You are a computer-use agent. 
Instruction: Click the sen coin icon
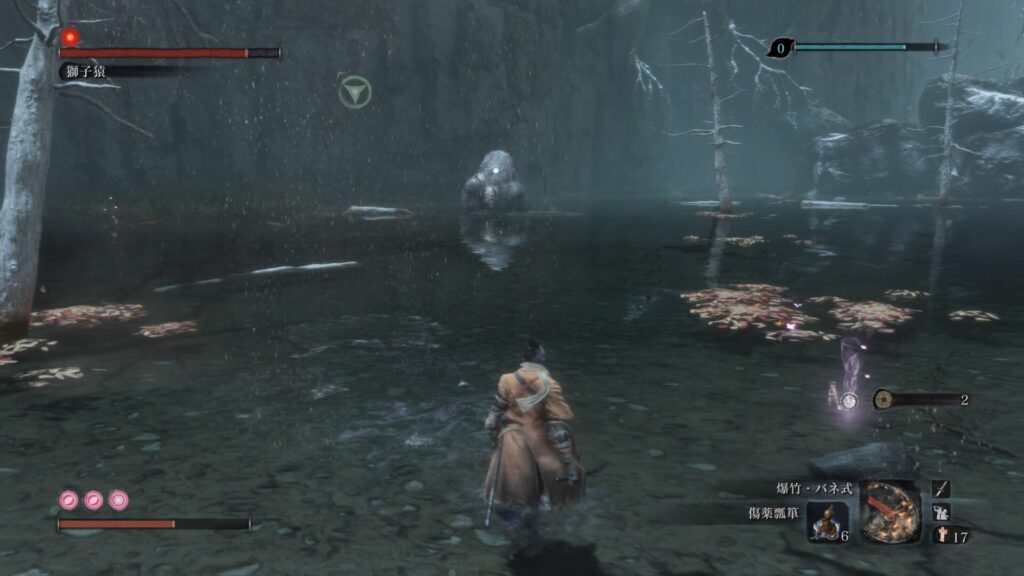pyautogui.click(x=883, y=399)
